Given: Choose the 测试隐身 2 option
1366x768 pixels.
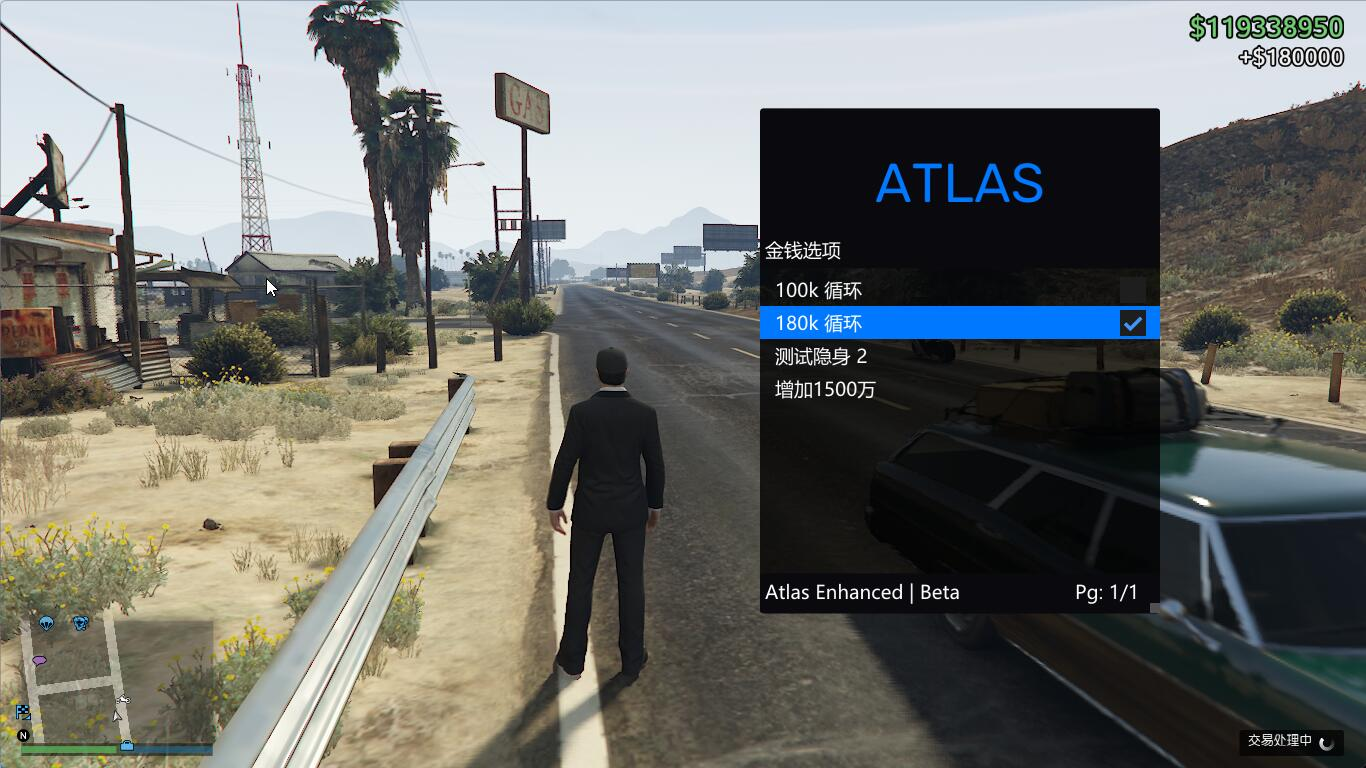Looking at the screenshot, I should point(821,356).
